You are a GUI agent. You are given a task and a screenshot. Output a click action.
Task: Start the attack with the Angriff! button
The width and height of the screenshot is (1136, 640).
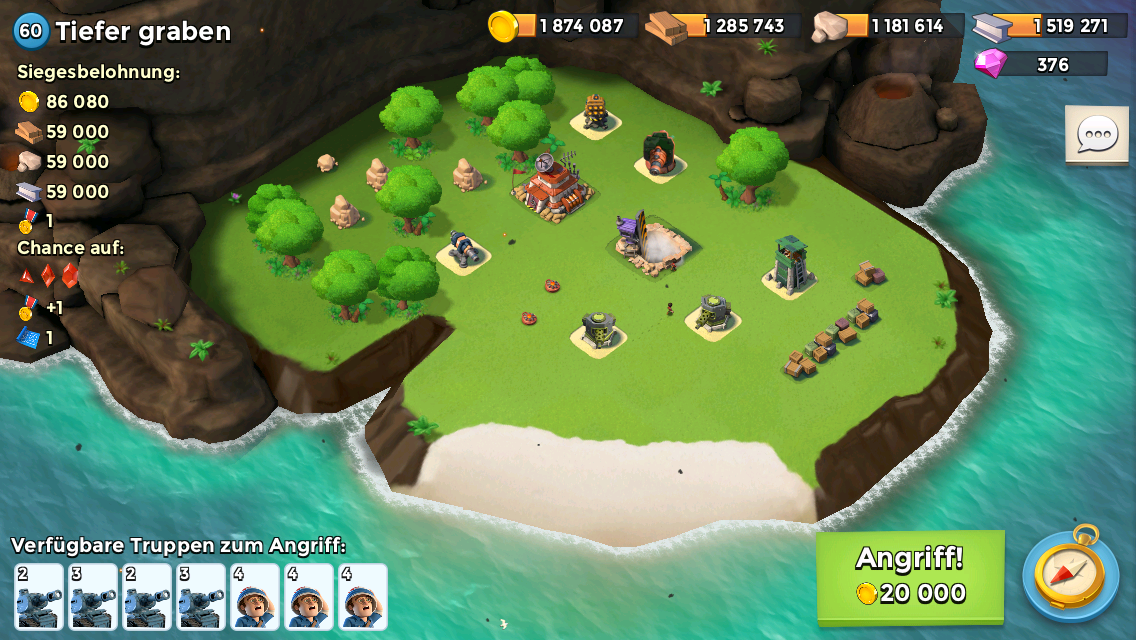pyautogui.click(x=910, y=576)
